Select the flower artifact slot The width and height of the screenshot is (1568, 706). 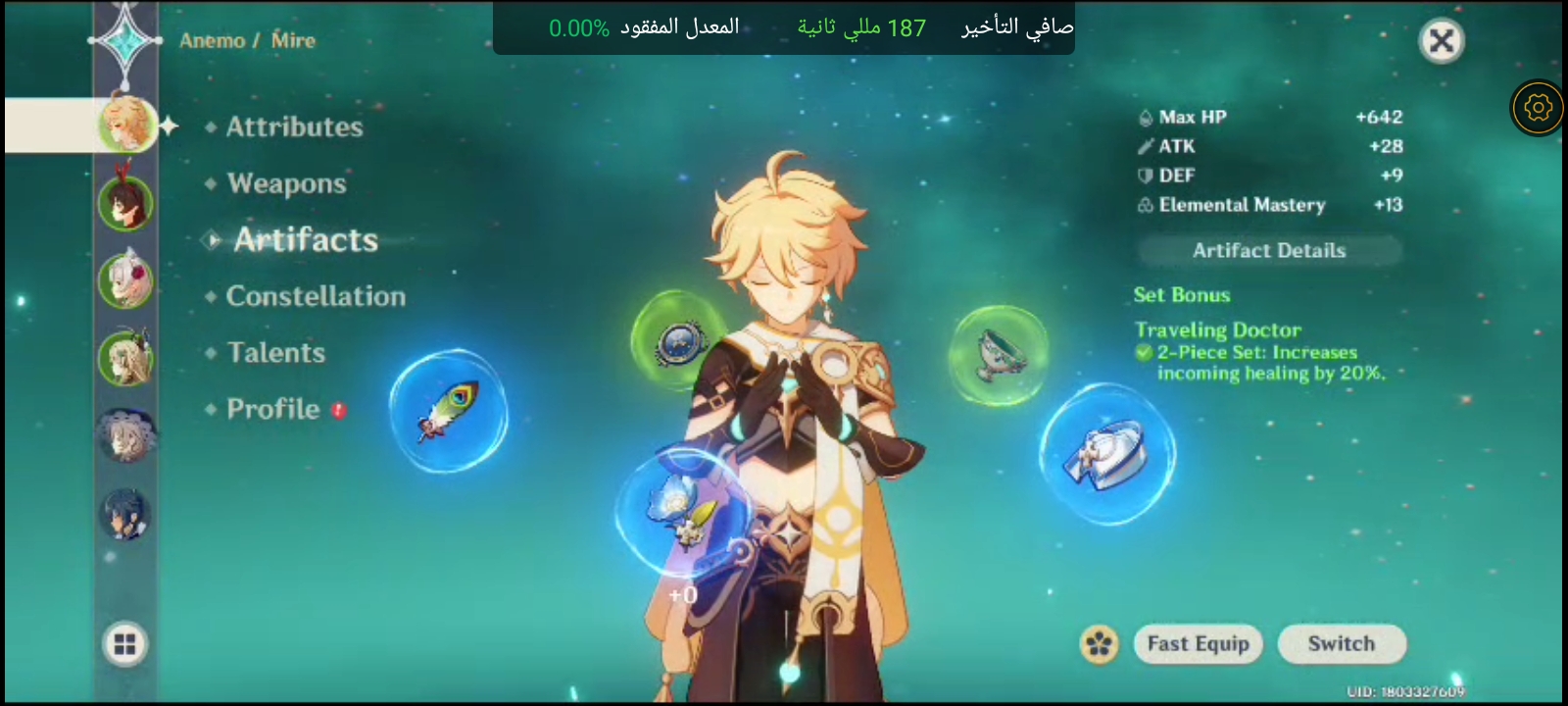pyautogui.click(x=686, y=510)
